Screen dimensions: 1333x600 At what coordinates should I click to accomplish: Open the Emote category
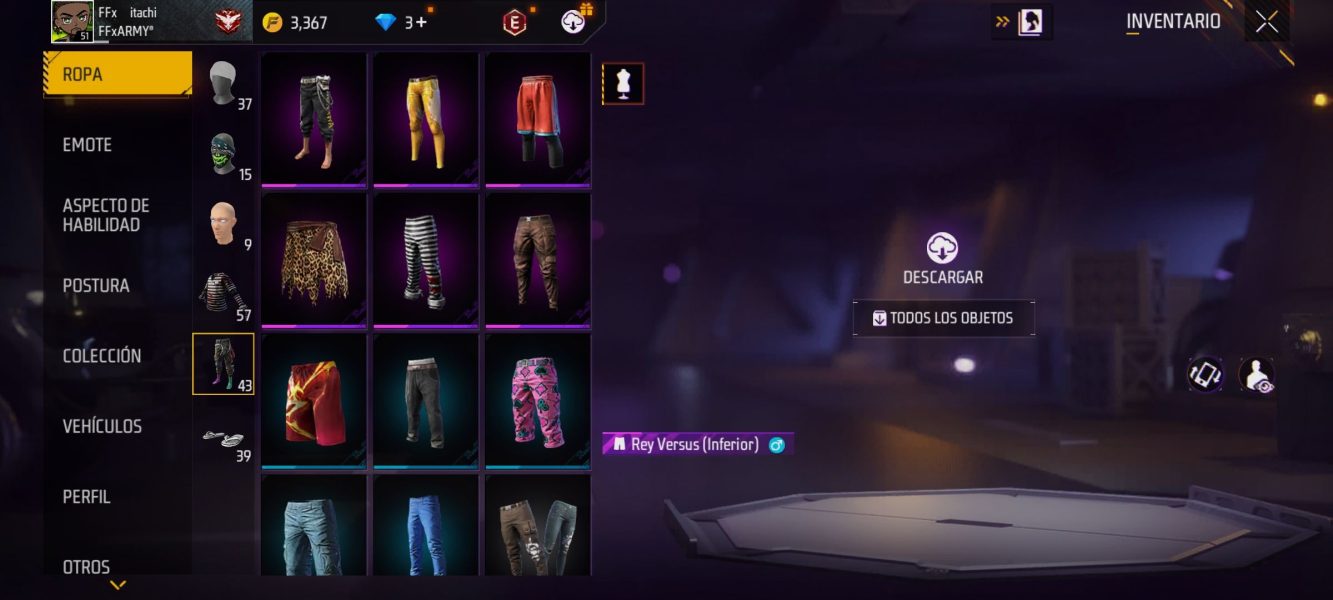click(x=87, y=145)
